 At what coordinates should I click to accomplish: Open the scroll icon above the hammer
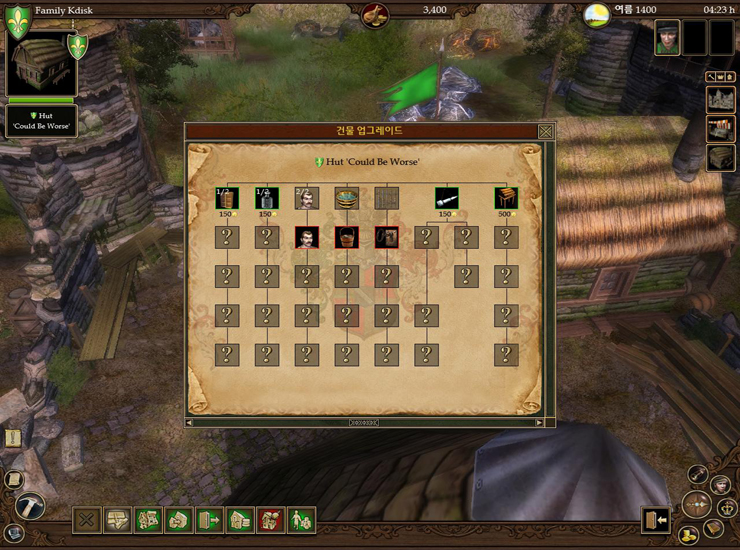pyautogui.click(x=13, y=480)
